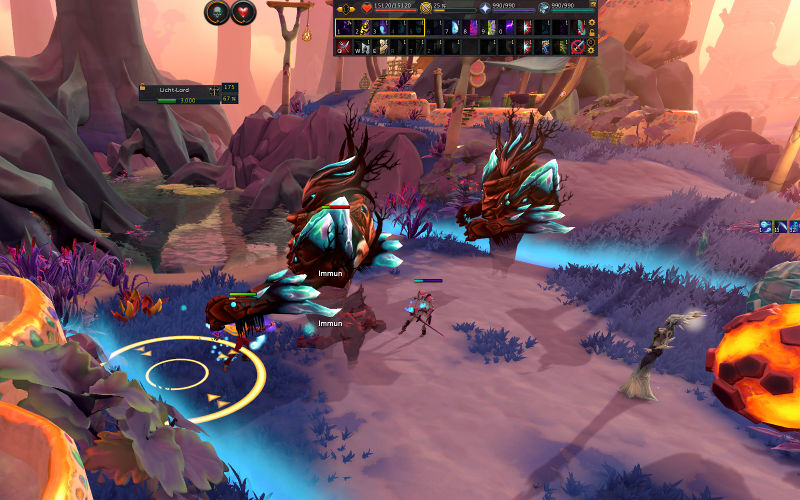Use the purple ability in slot 8

tap(474, 28)
